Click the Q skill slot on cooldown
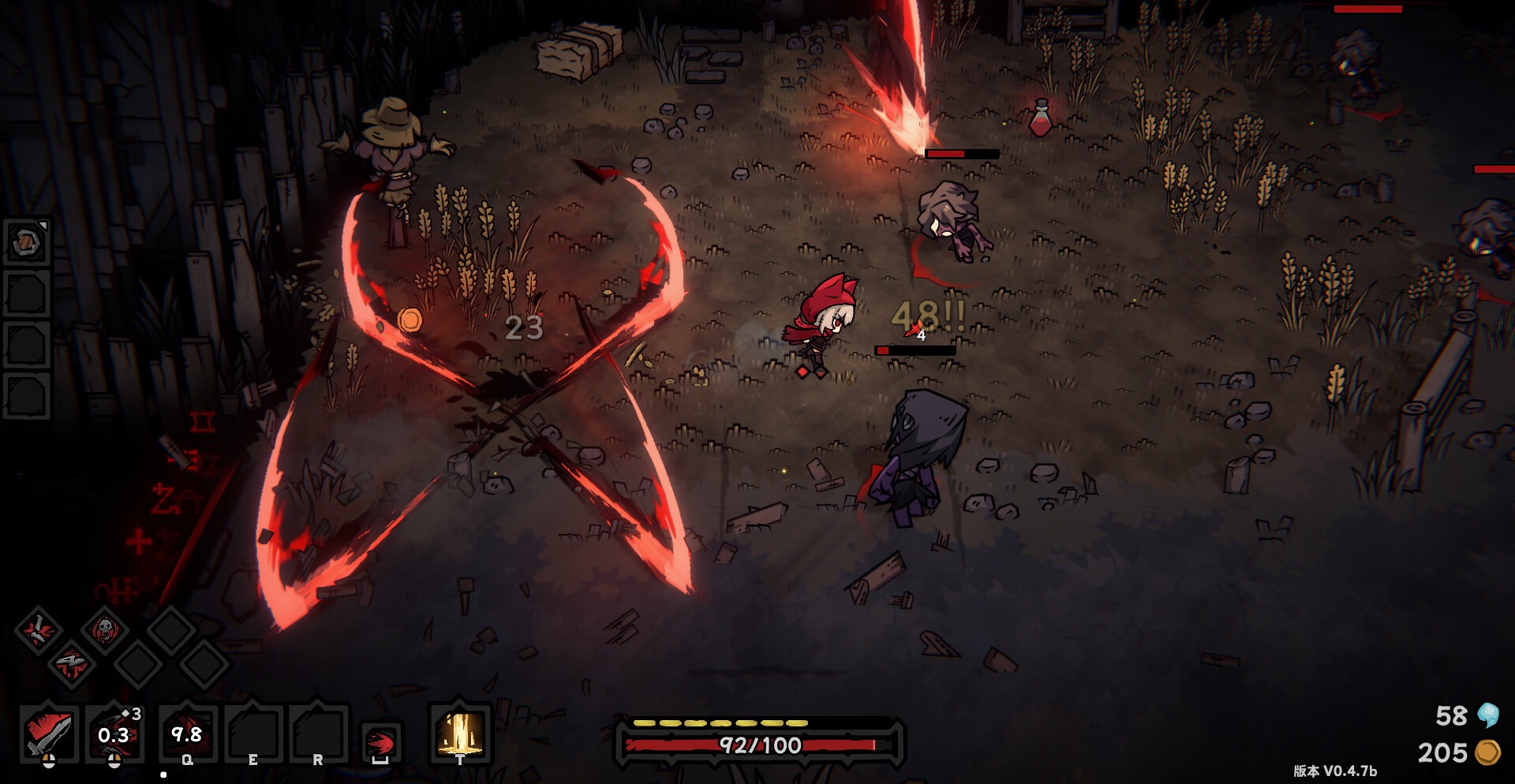Image resolution: width=1515 pixels, height=784 pixels. [187, 734]
